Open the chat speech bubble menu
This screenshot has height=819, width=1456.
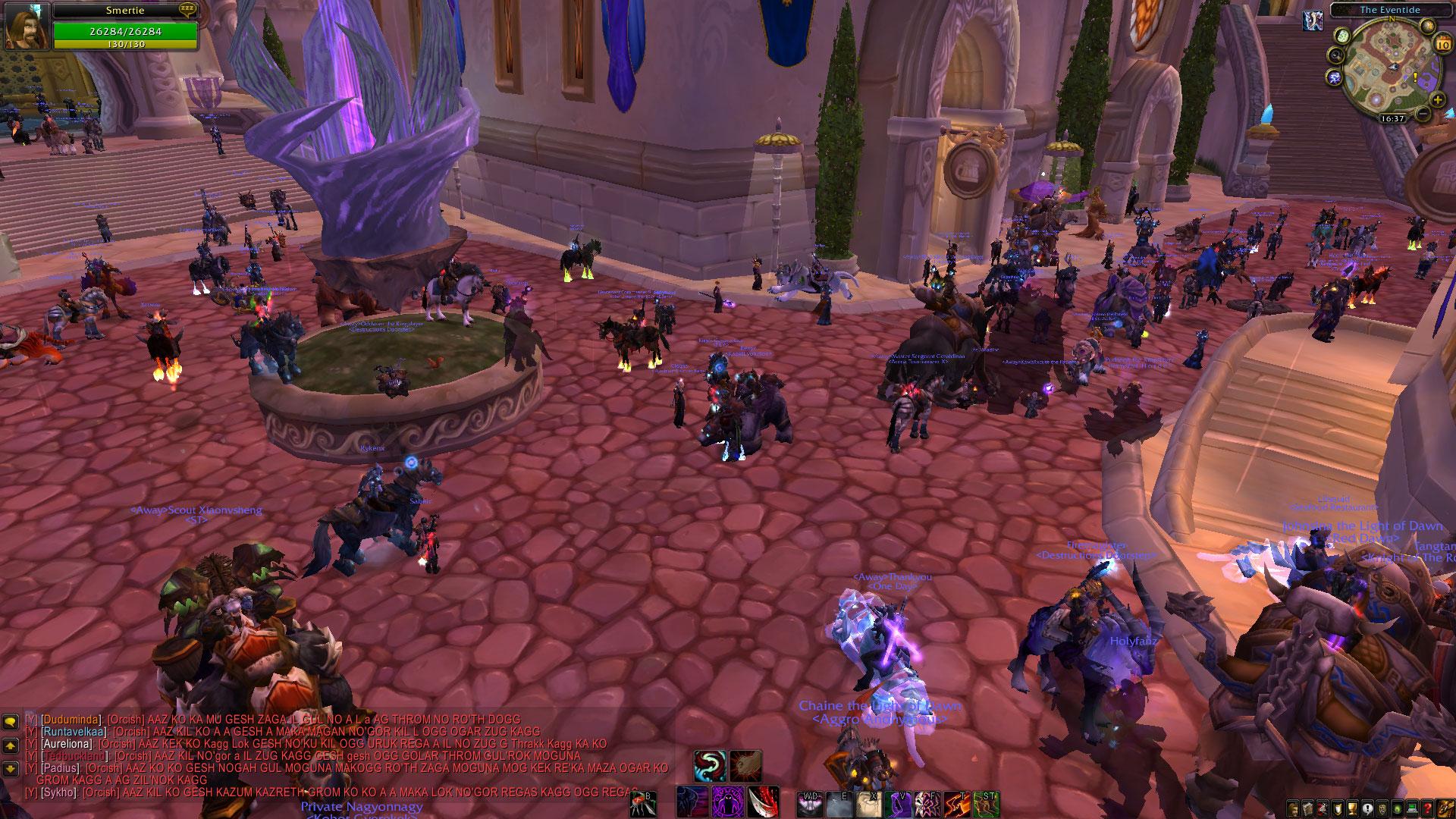coord(11,723)
